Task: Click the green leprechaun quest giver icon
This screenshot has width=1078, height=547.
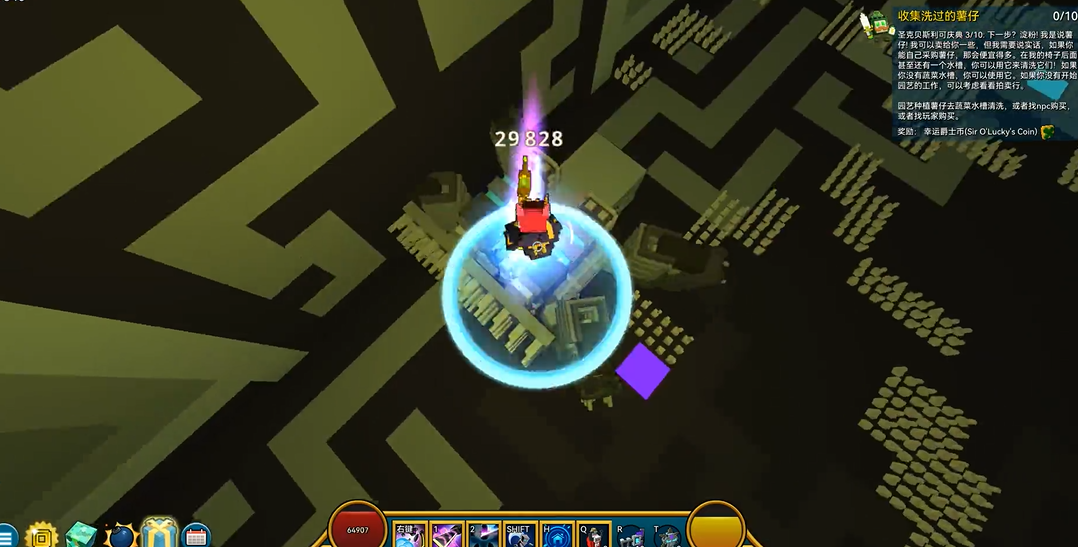Action: point(880,22)
